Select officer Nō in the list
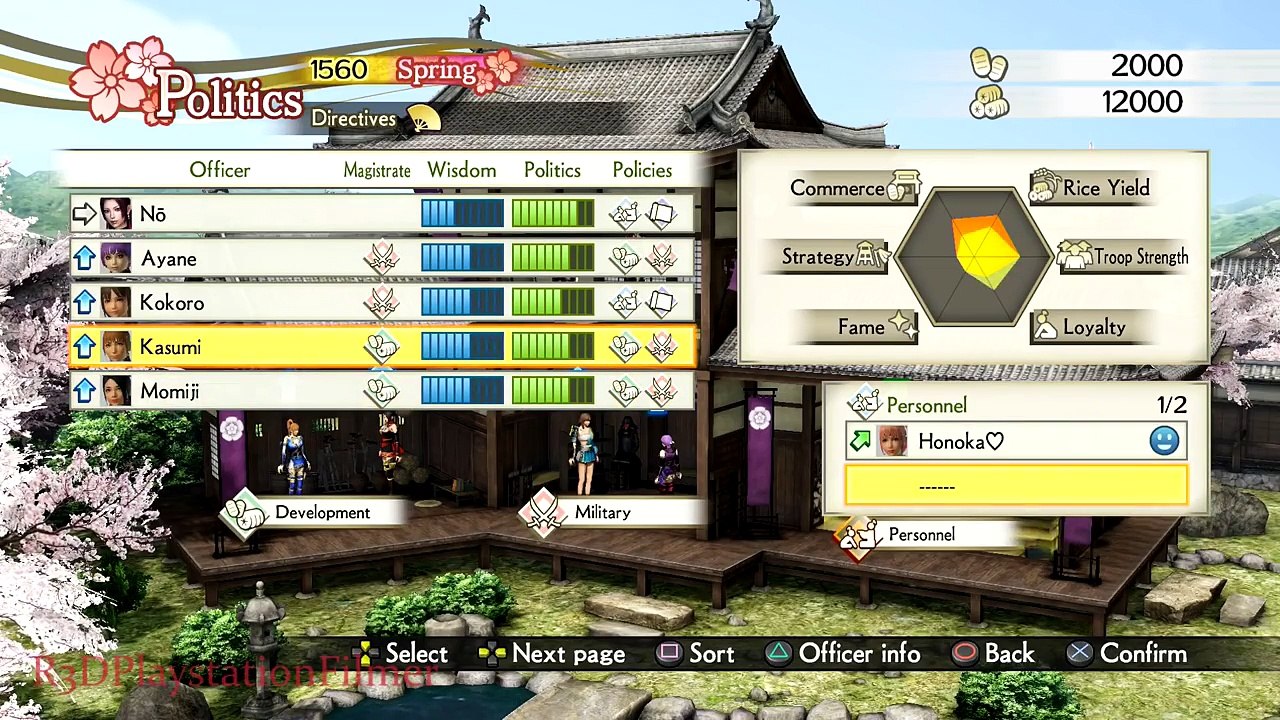The height and width of the screenshot is (720, 1280). (380, 214)
